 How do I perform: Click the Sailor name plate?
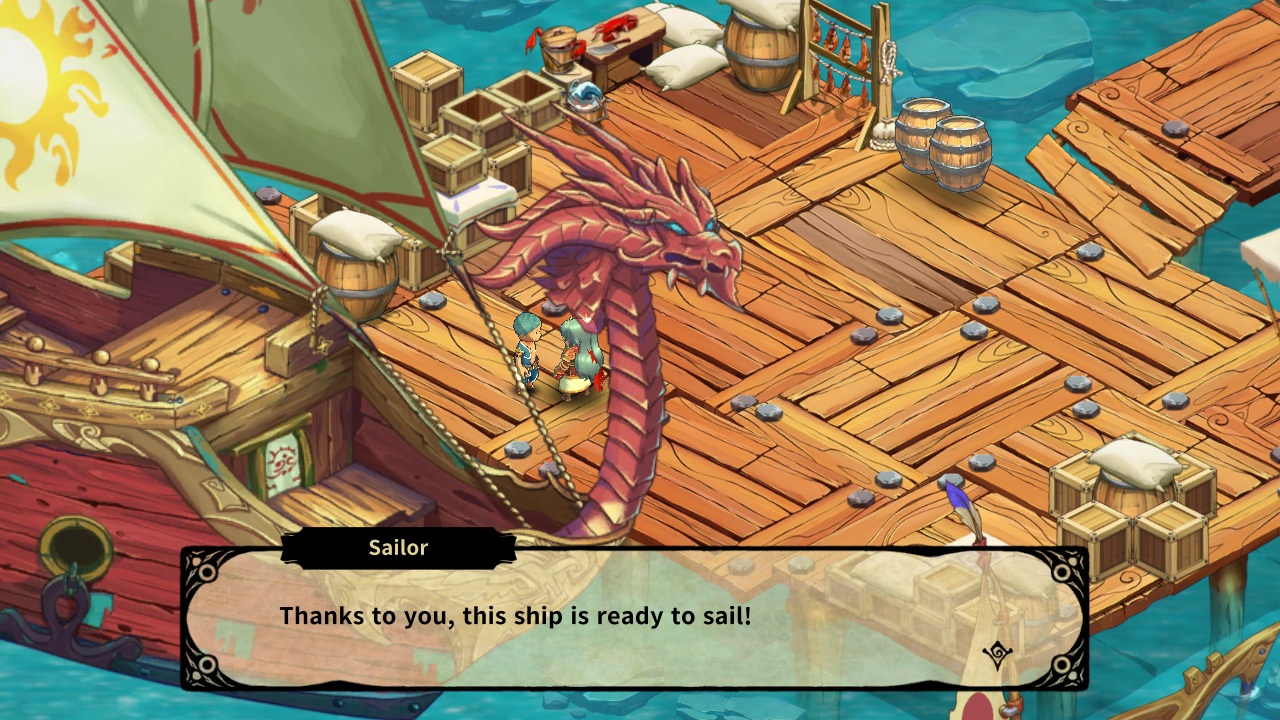pyautogui.click(x=399, y=547)
